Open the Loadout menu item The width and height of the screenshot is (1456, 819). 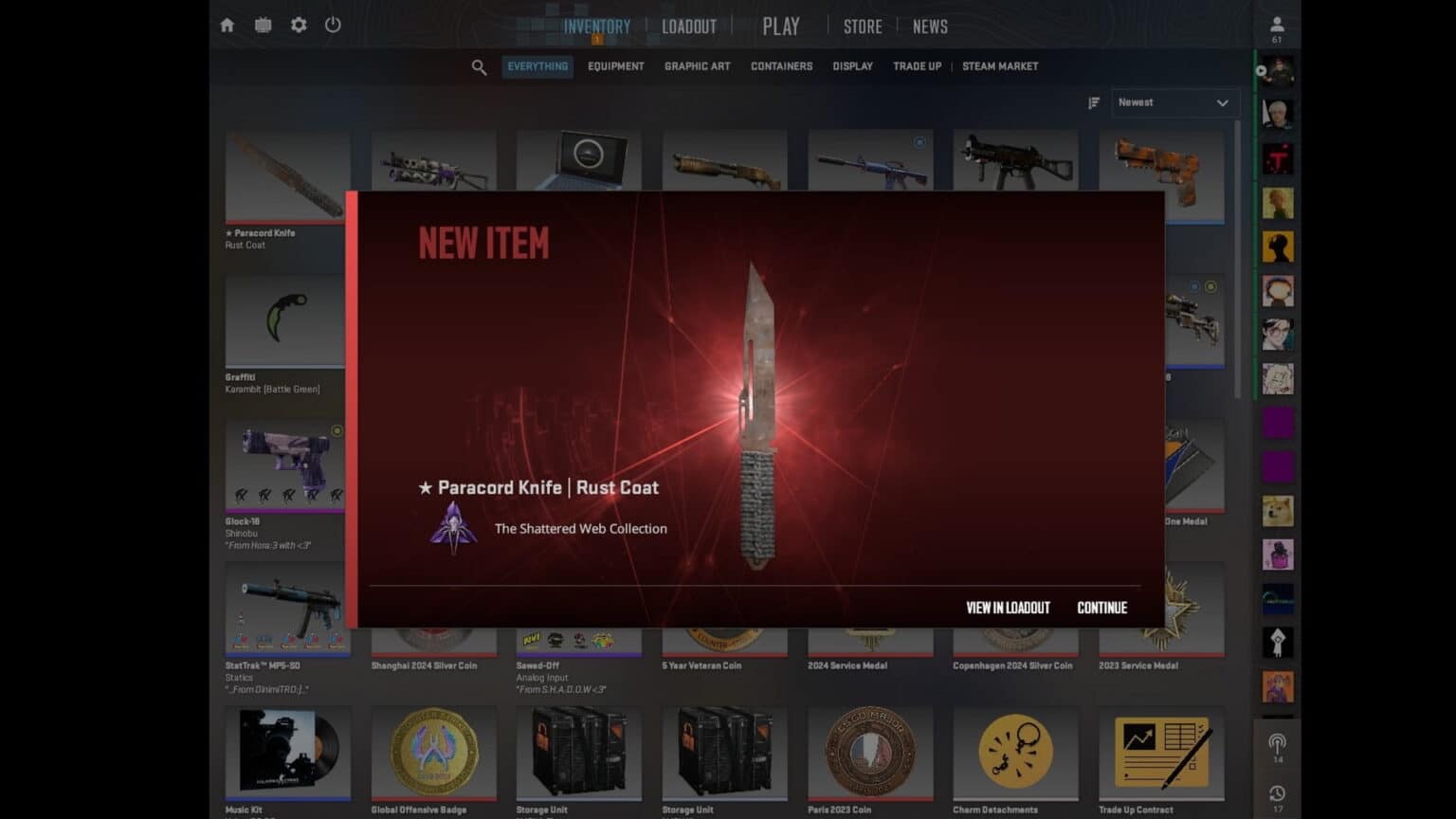tap(689, 27)
